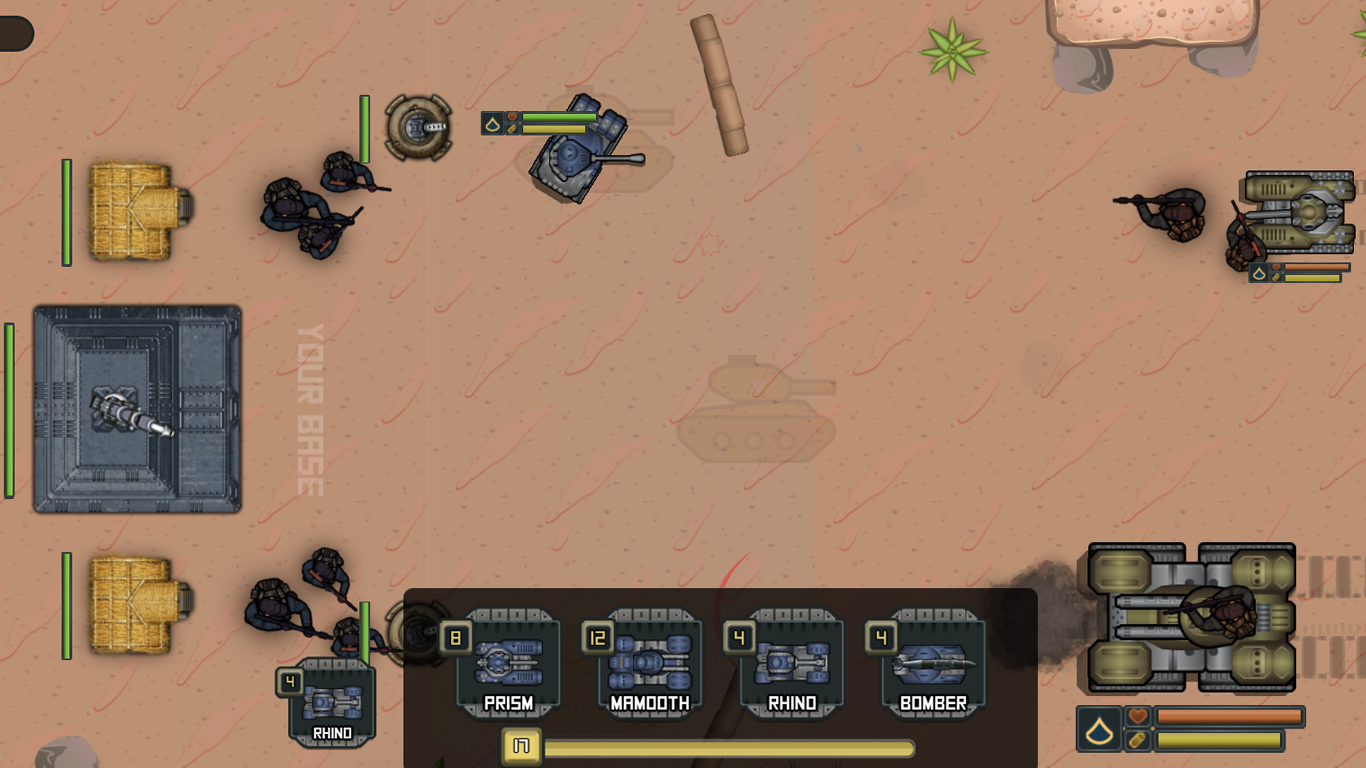Select the BOMBER unit card
Image resolution: width=1366 pixels, height=768 pixels.
pyautogui.click(x=933, y=665)
